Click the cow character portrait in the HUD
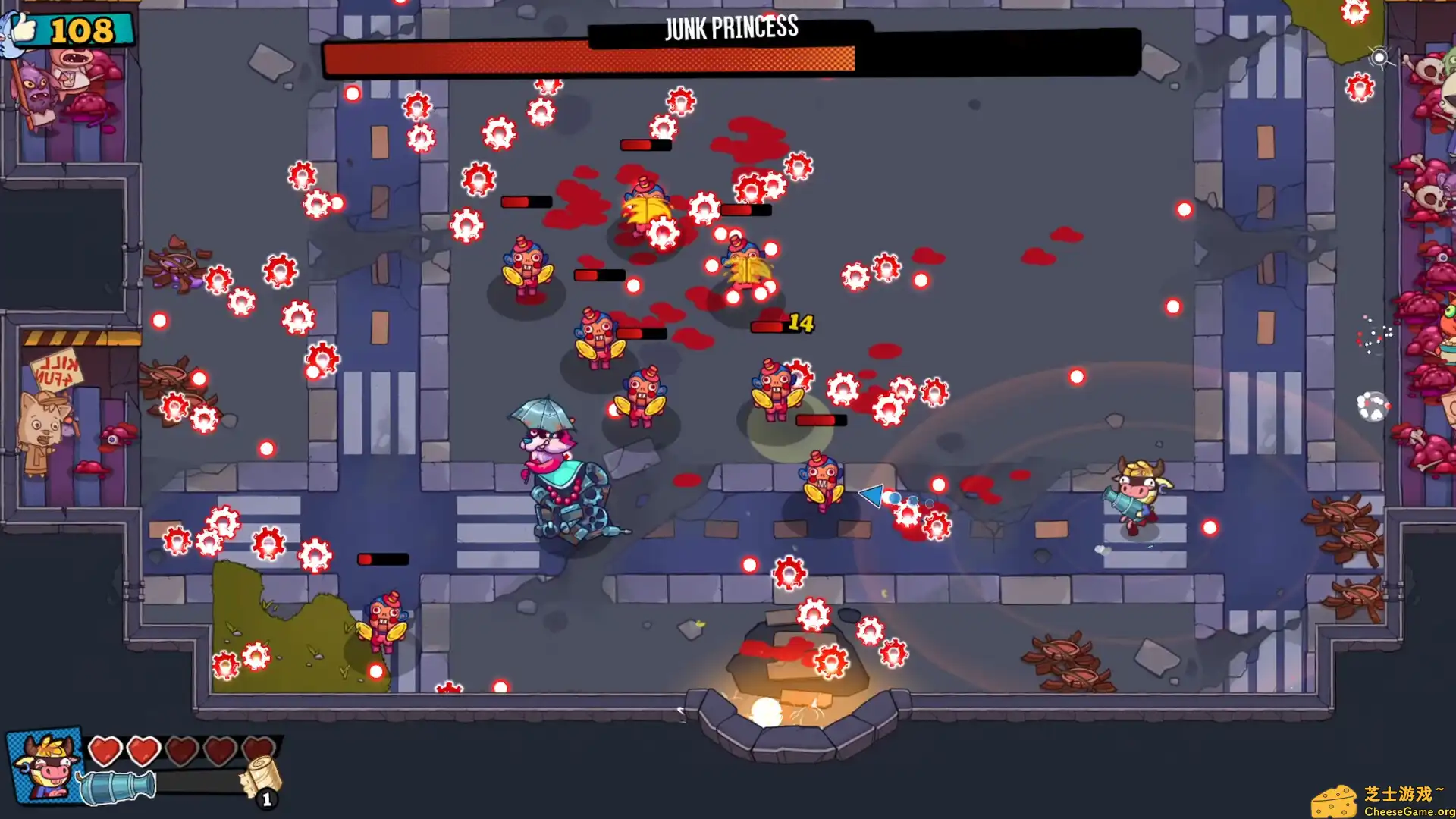This screenshot has width=1456, height=819. [x=42, y=766]
